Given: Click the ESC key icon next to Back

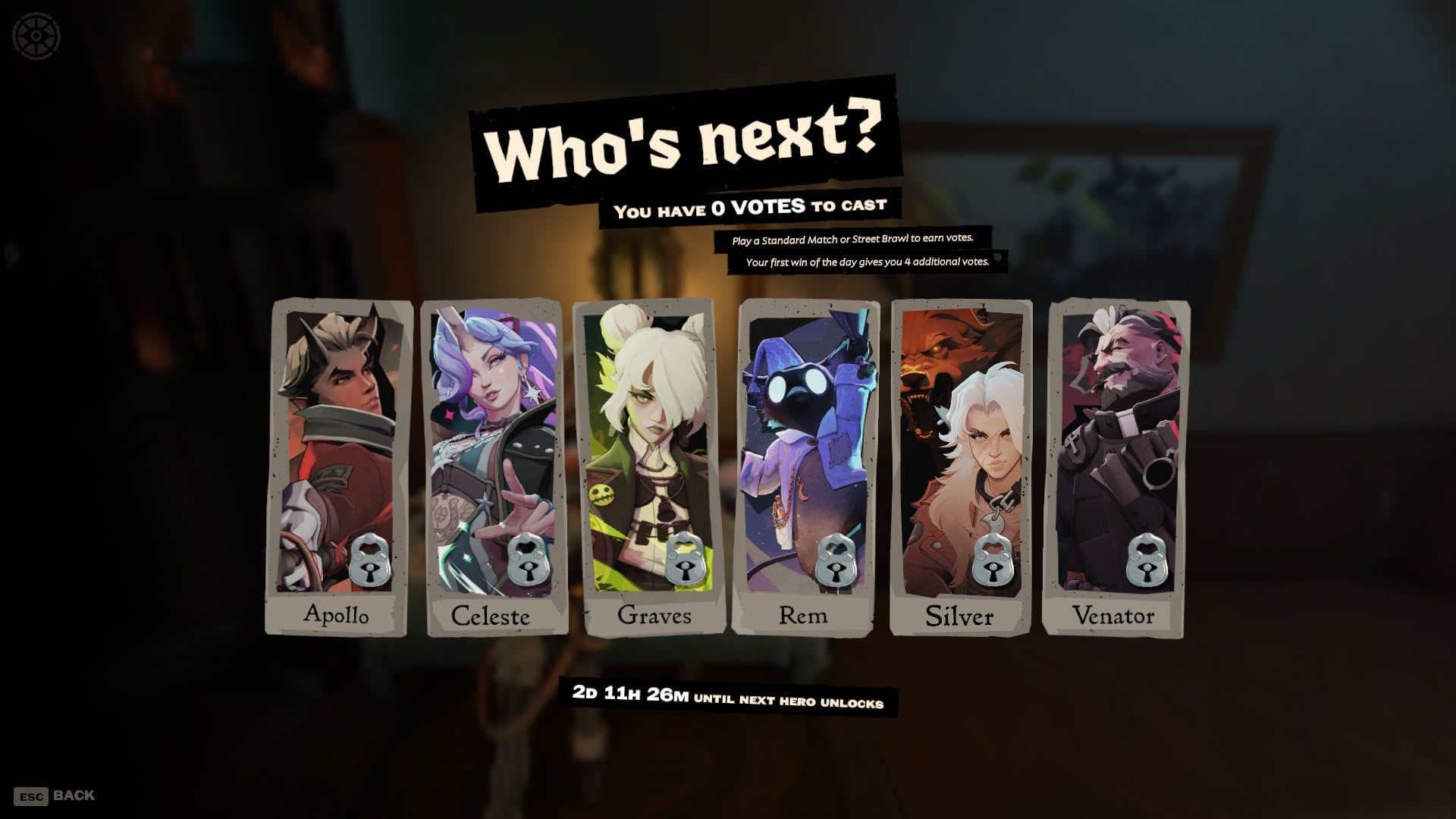Looking at the screenshot, I should click(32, 796).
